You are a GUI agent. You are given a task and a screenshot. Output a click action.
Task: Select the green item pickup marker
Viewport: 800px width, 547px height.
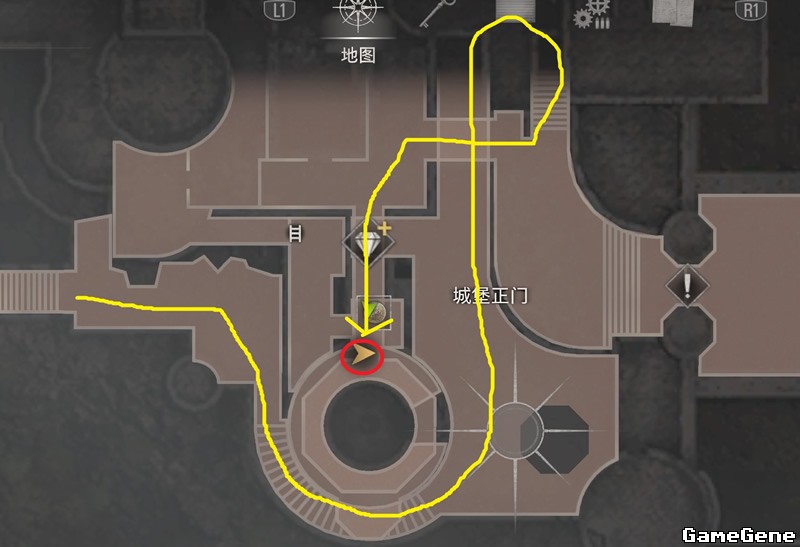click(x=374, y=312)
